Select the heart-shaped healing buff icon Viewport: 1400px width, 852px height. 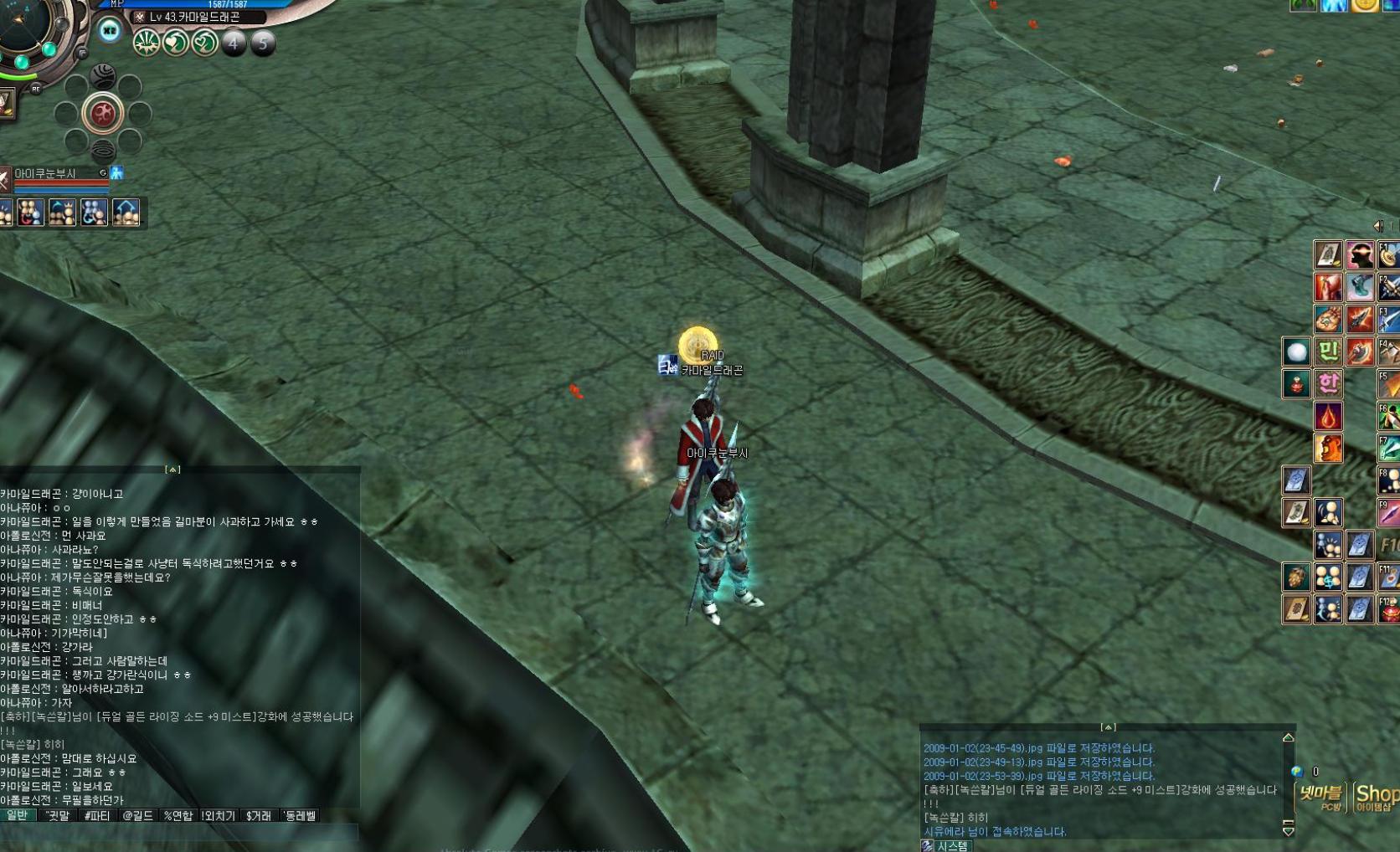pyautogui.click(x=174, y=42)
